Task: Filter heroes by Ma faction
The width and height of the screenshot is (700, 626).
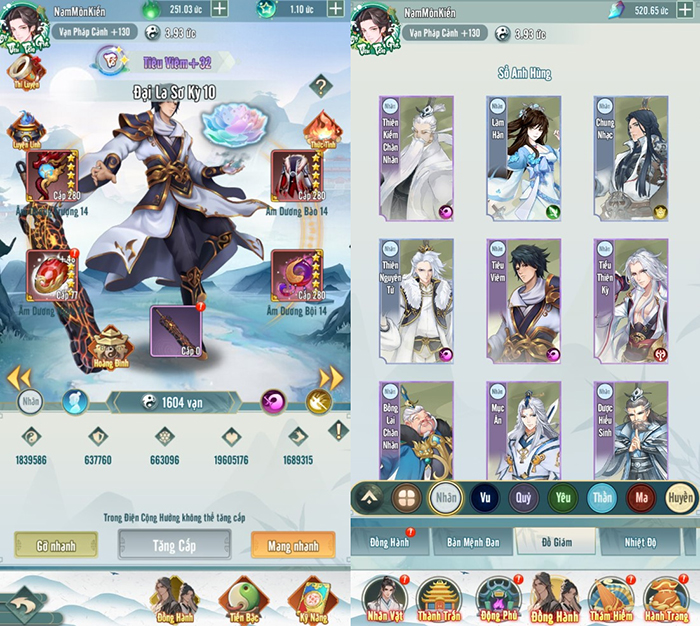Action: coord(640,497)
